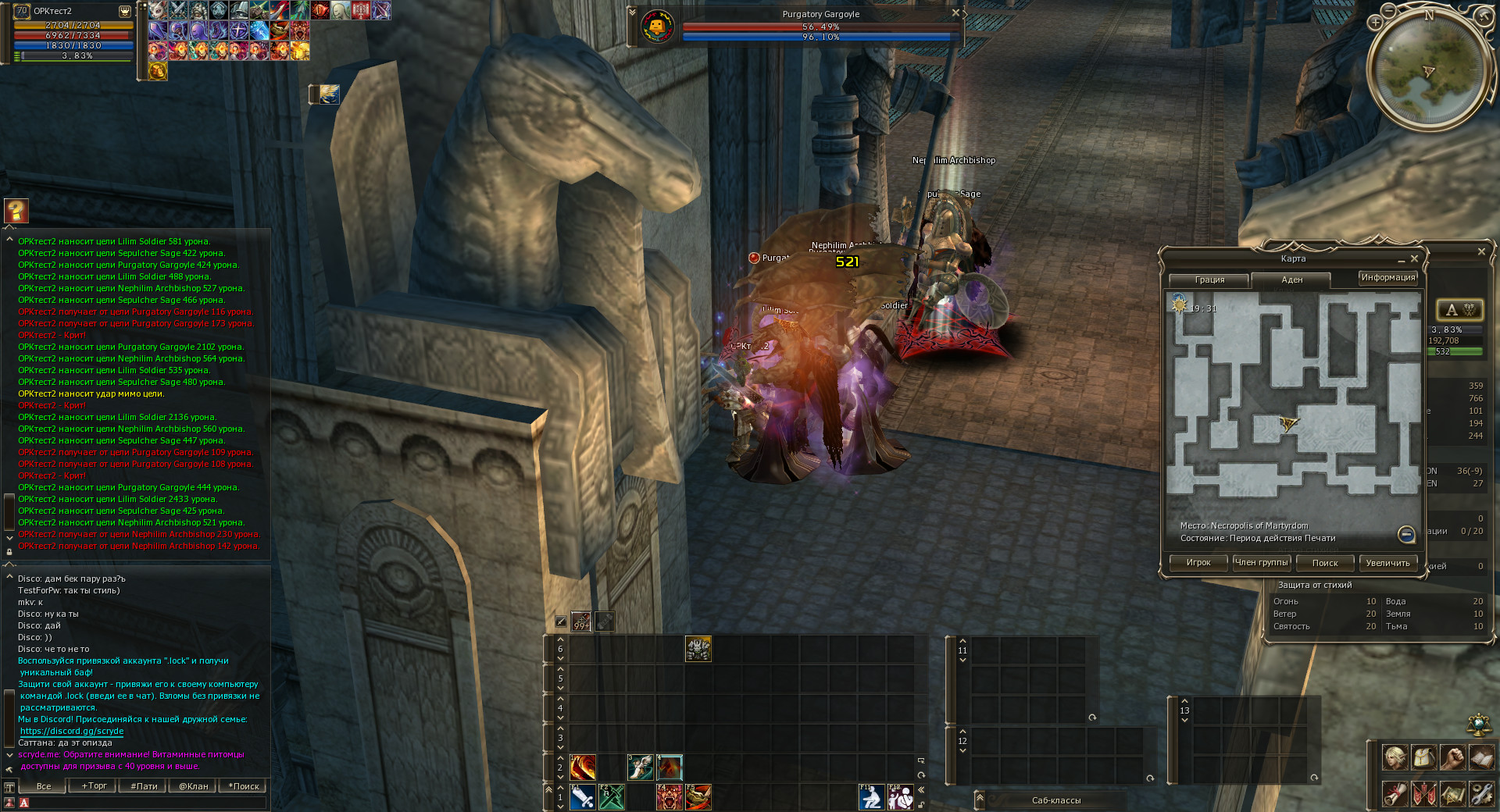Select the Член группы map filter
Image resolution: width=1500 pixels, height=812 pixels.
pos(1262,563)
